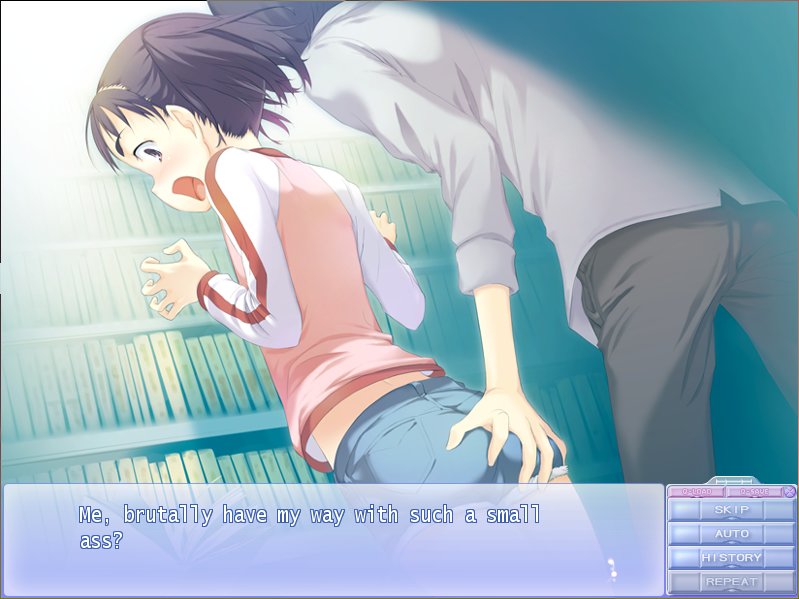Open the HISTORY log
The width and height of the screenshot is (799, 599).
731,558
